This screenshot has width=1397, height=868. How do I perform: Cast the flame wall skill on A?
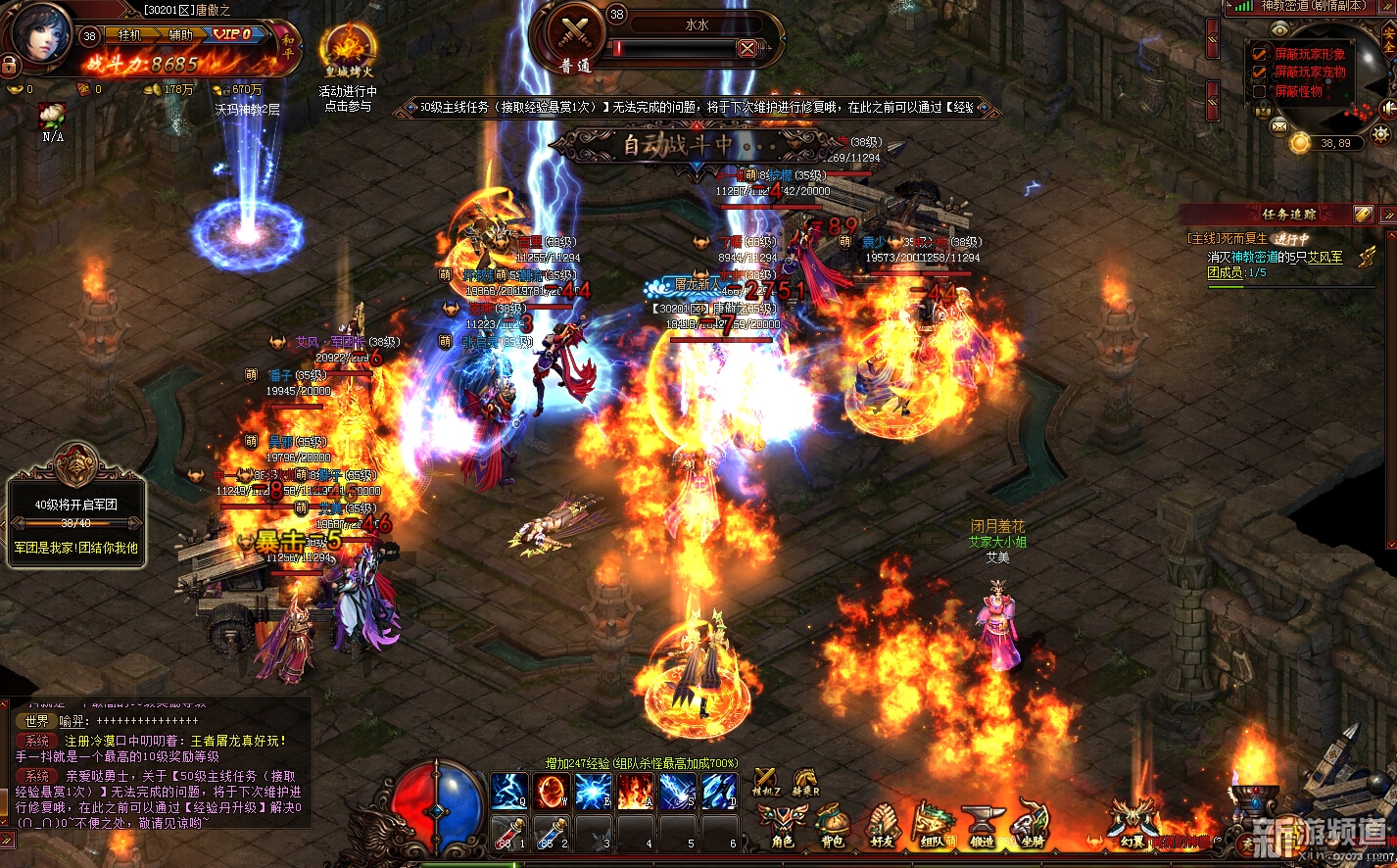[x=635, y=791]
